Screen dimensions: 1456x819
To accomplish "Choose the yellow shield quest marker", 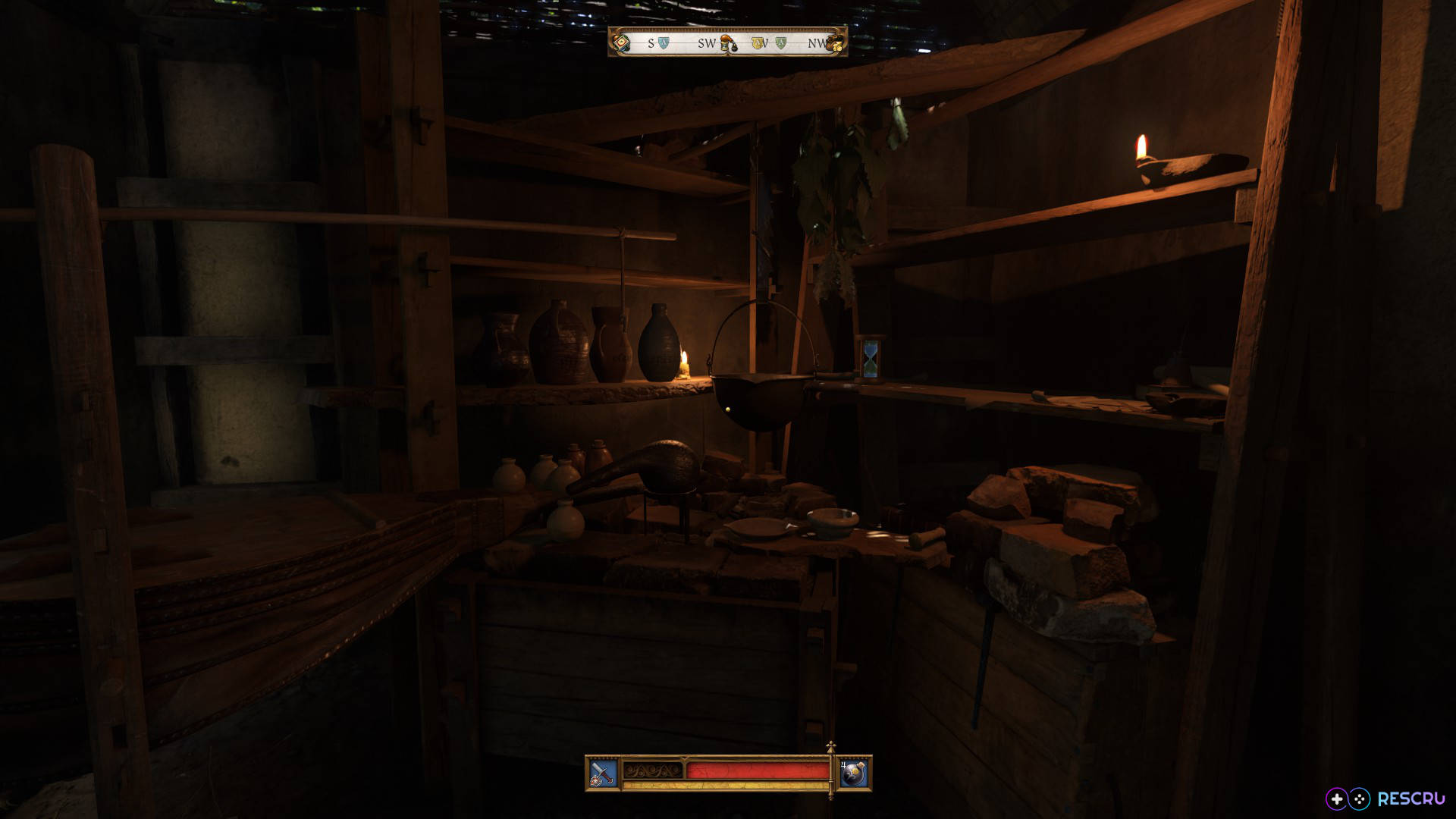I will [758, 43].
